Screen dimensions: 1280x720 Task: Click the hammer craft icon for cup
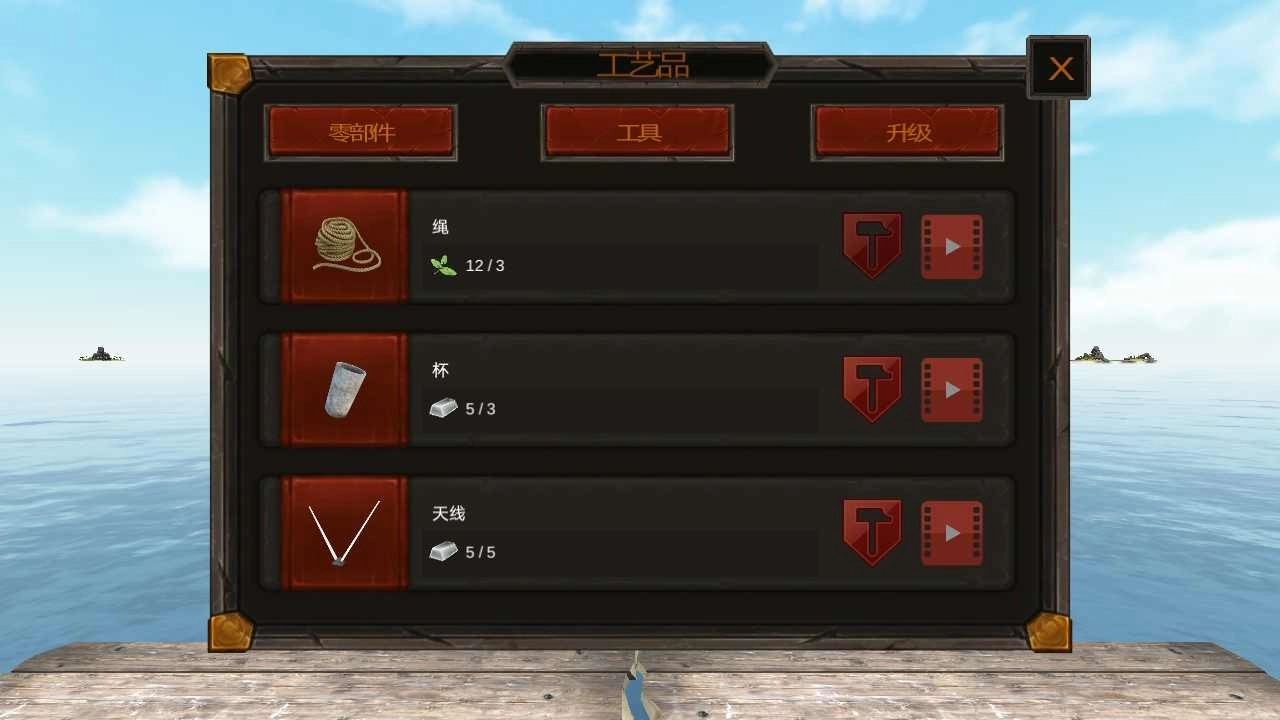[871, 388]
